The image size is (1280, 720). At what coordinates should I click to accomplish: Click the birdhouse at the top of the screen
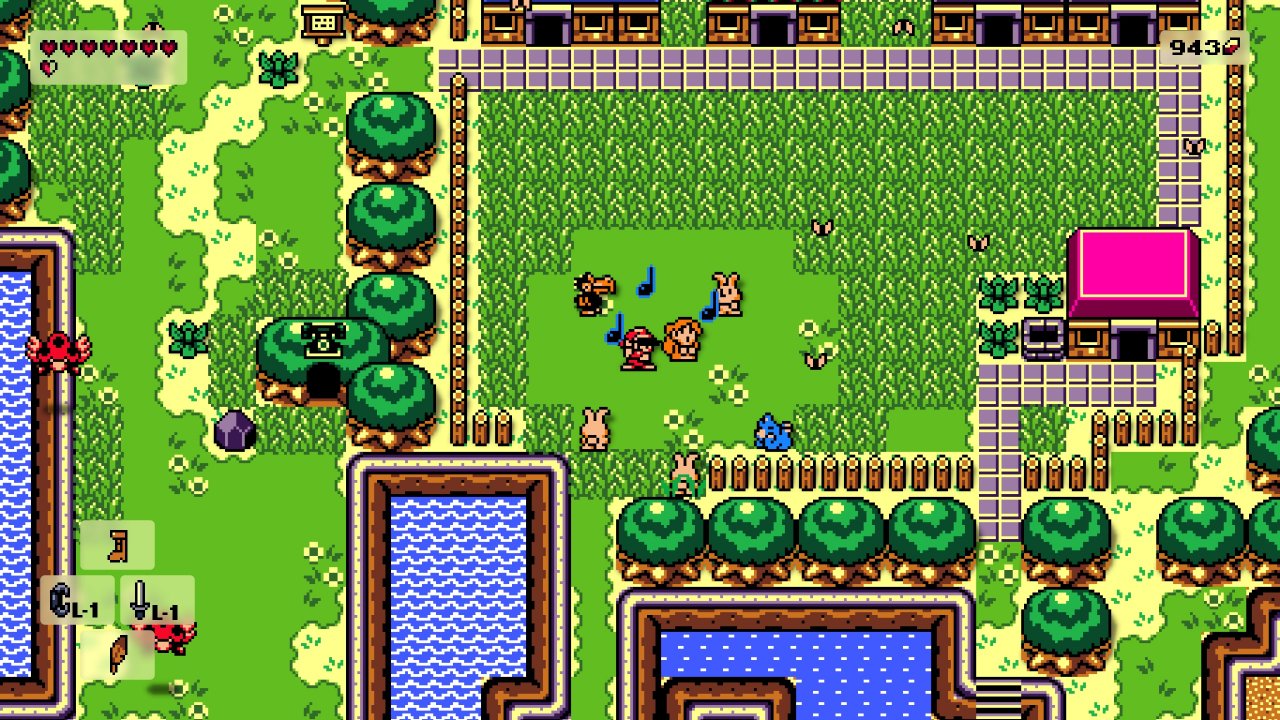321,18
